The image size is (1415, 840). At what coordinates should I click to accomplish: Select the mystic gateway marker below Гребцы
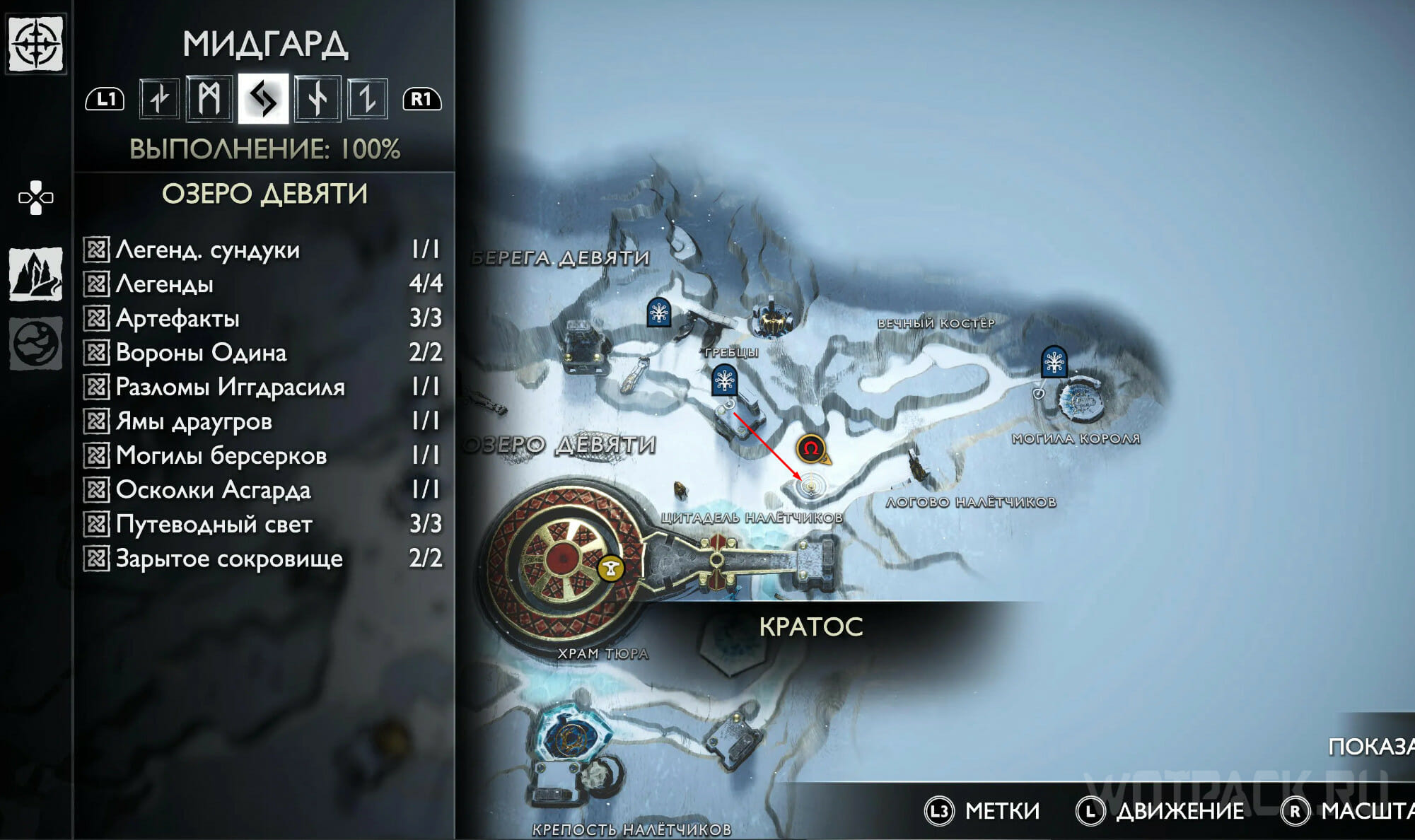click(724, 380)
